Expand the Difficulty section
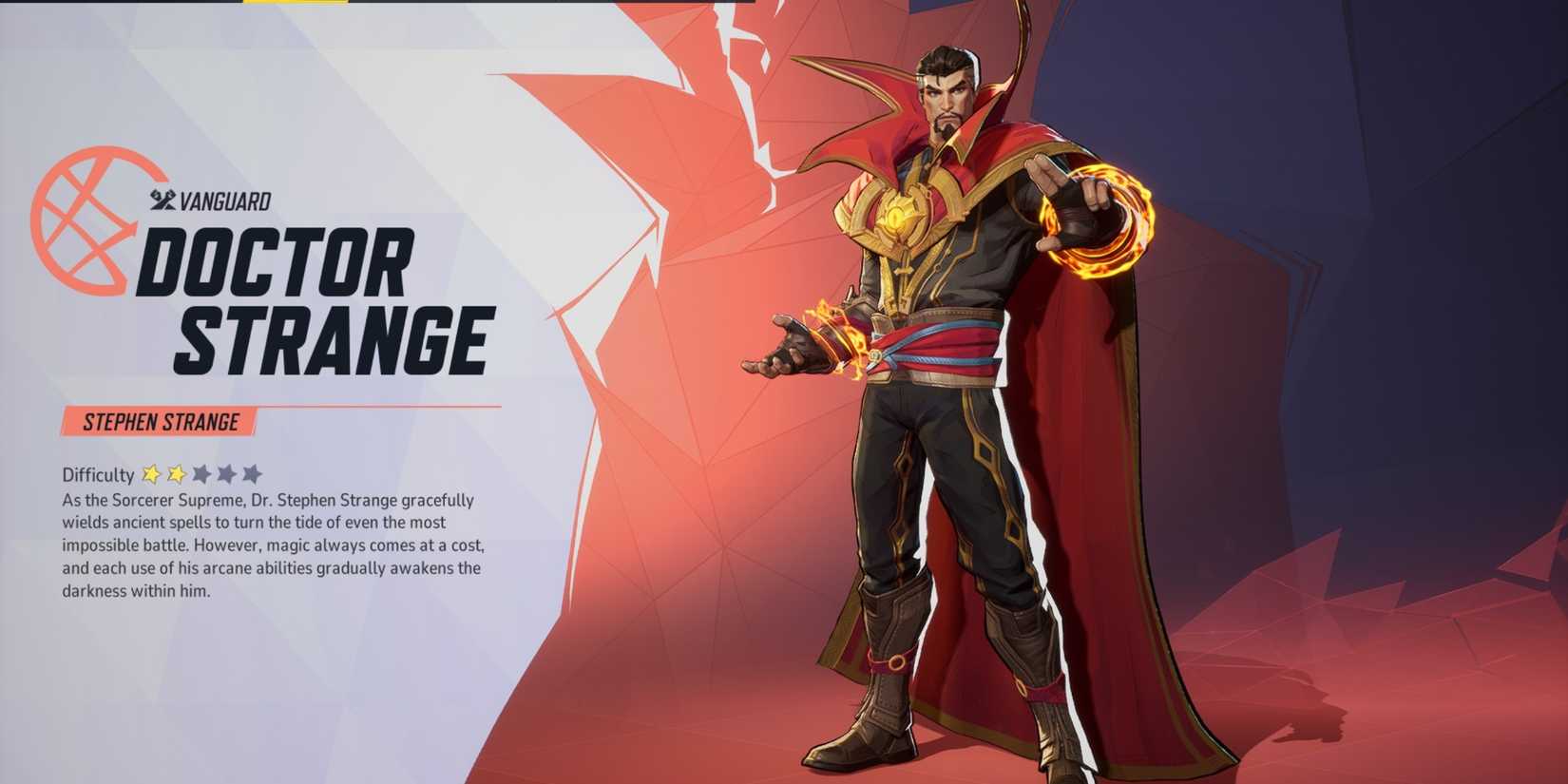The width and height of the screenshot is (1568, 784). [x=99, y=475]
